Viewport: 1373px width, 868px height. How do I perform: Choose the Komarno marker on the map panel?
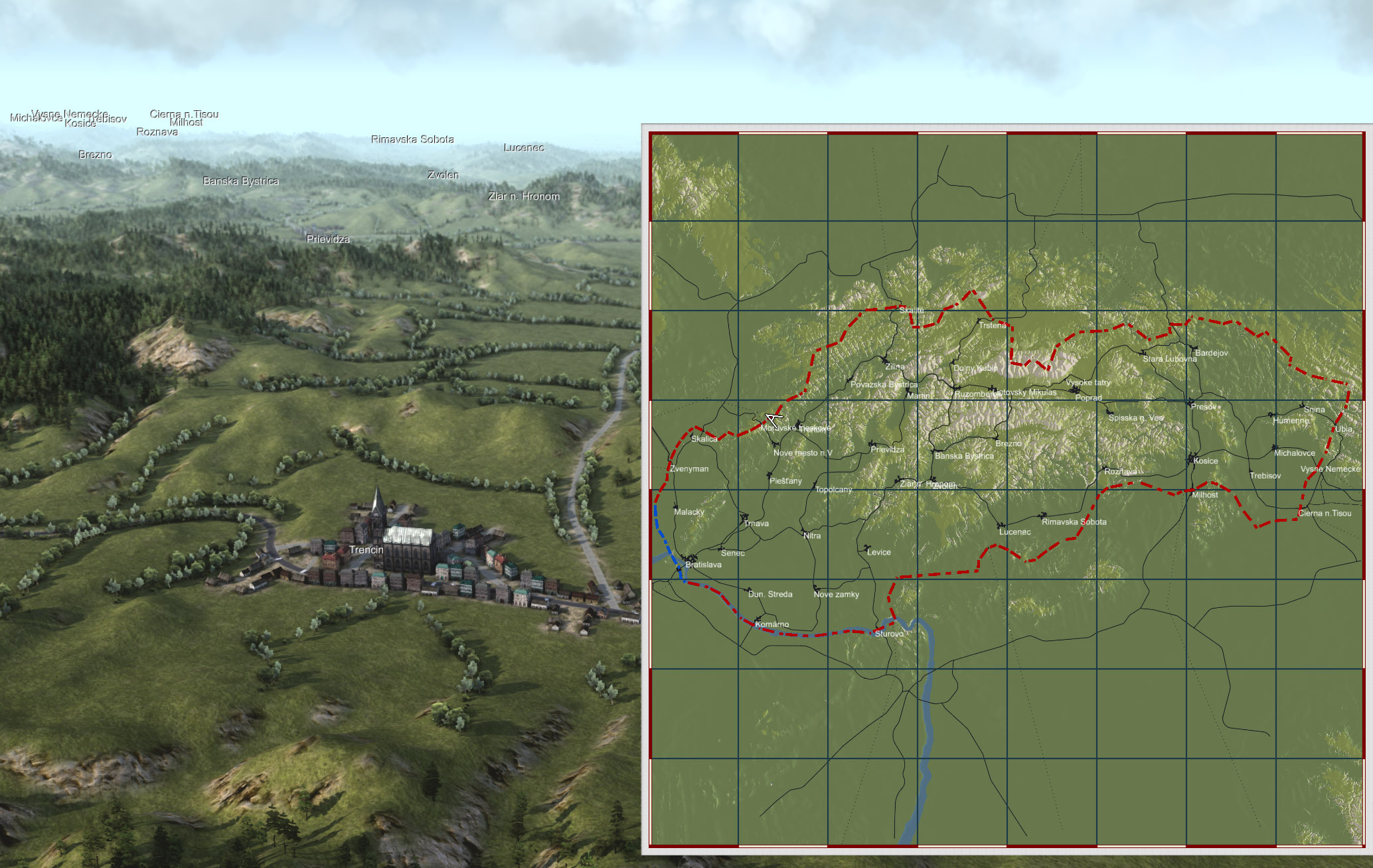tap(771, 624)
